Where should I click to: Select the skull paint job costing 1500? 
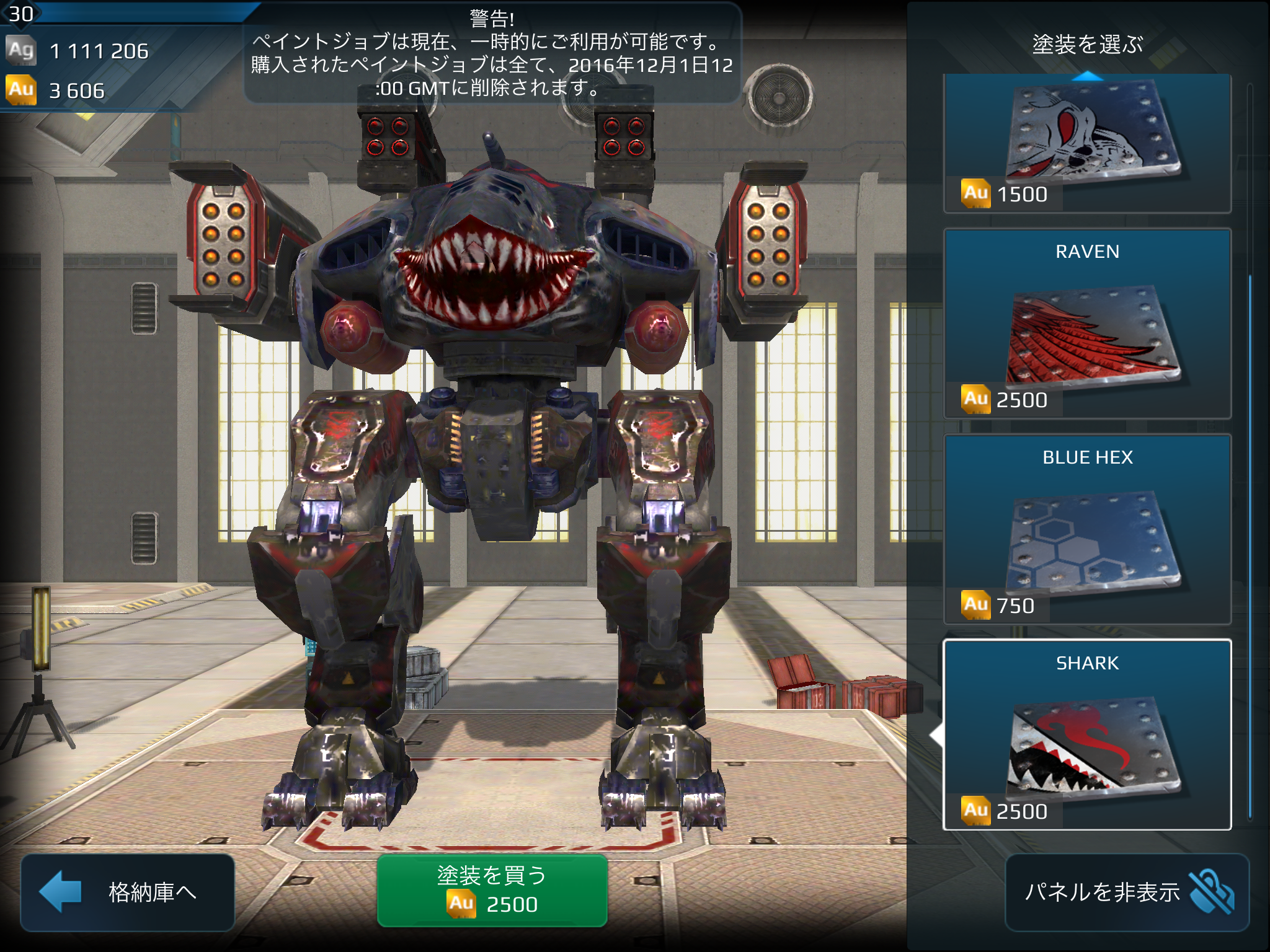click(1087, 144)
